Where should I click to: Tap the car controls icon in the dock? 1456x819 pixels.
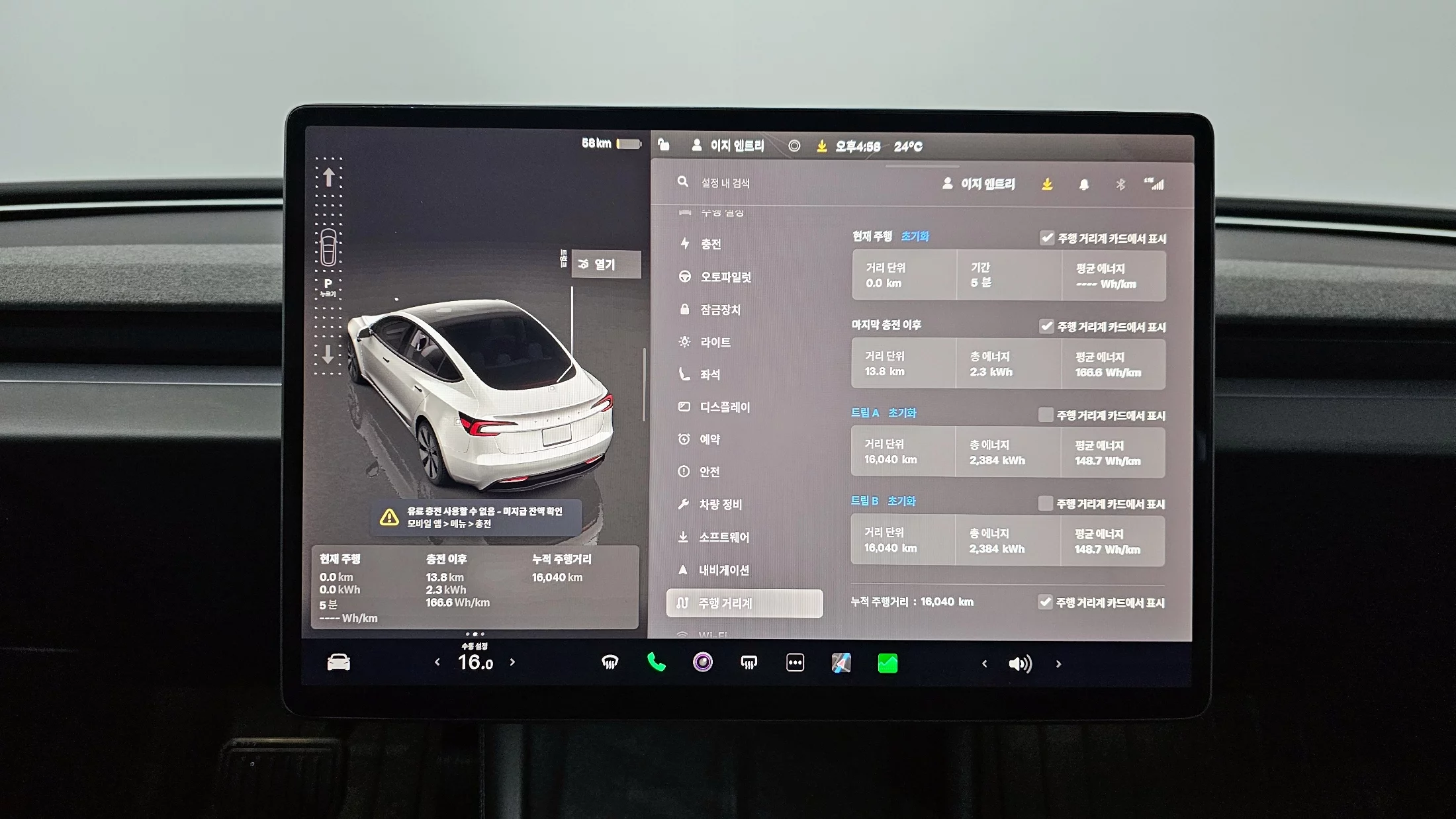(339, 662)
